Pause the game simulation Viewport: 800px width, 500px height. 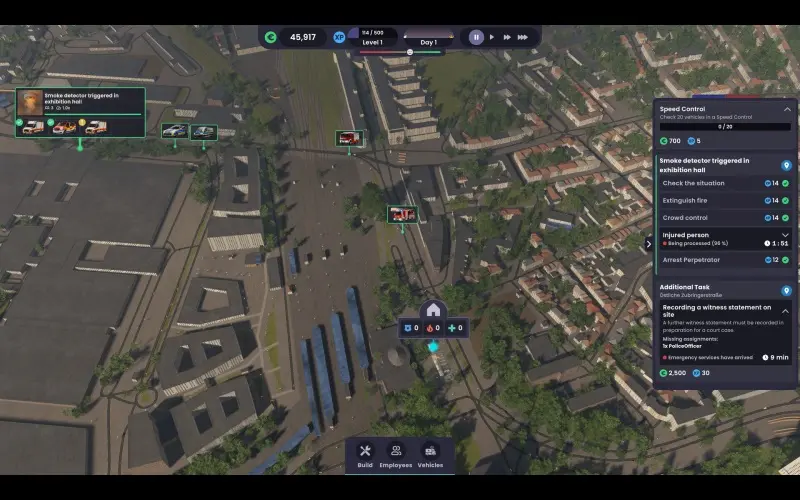tap(476, 37)
